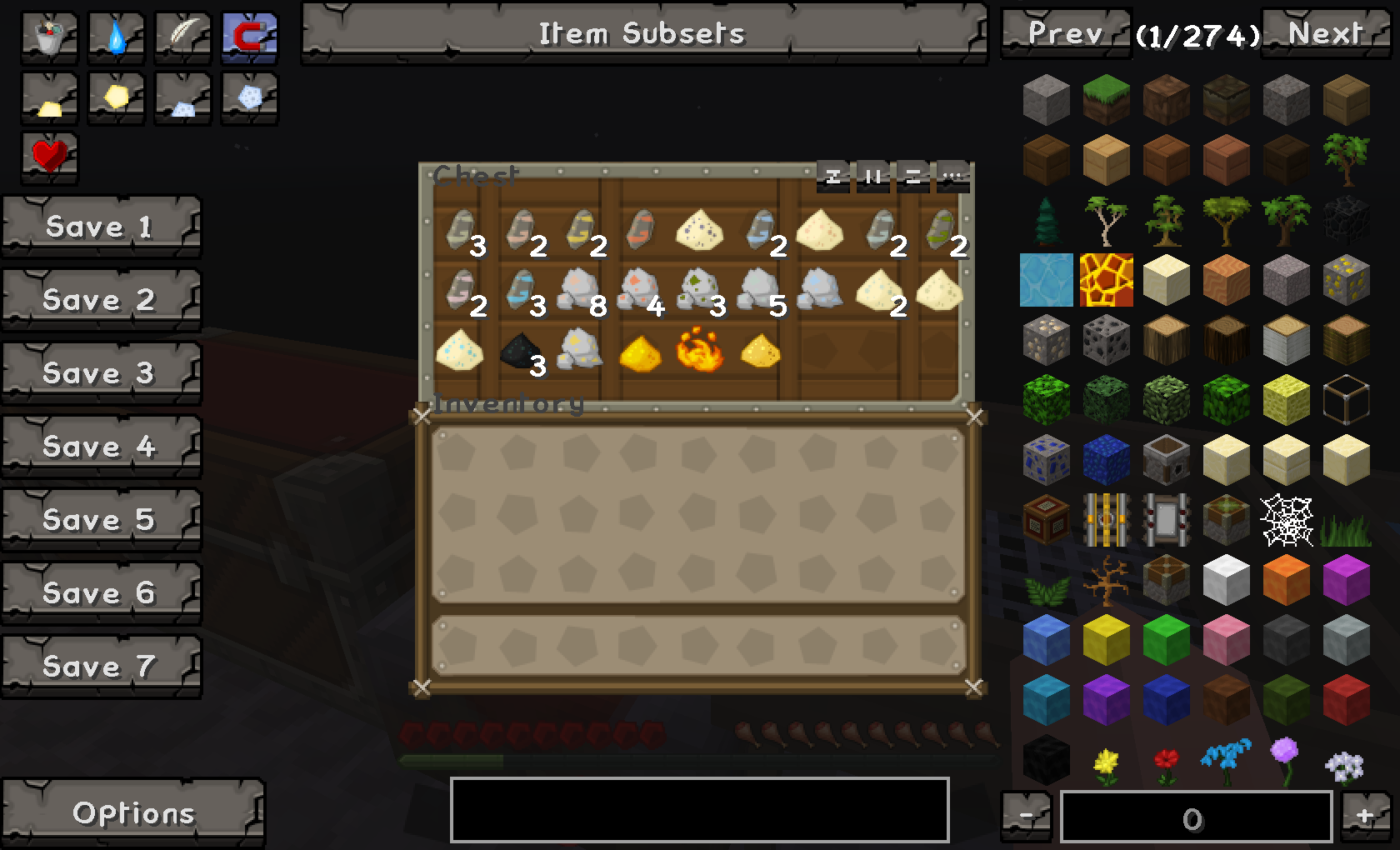
Task: Pick up the fire item in chest
Action: pos(698,351)
